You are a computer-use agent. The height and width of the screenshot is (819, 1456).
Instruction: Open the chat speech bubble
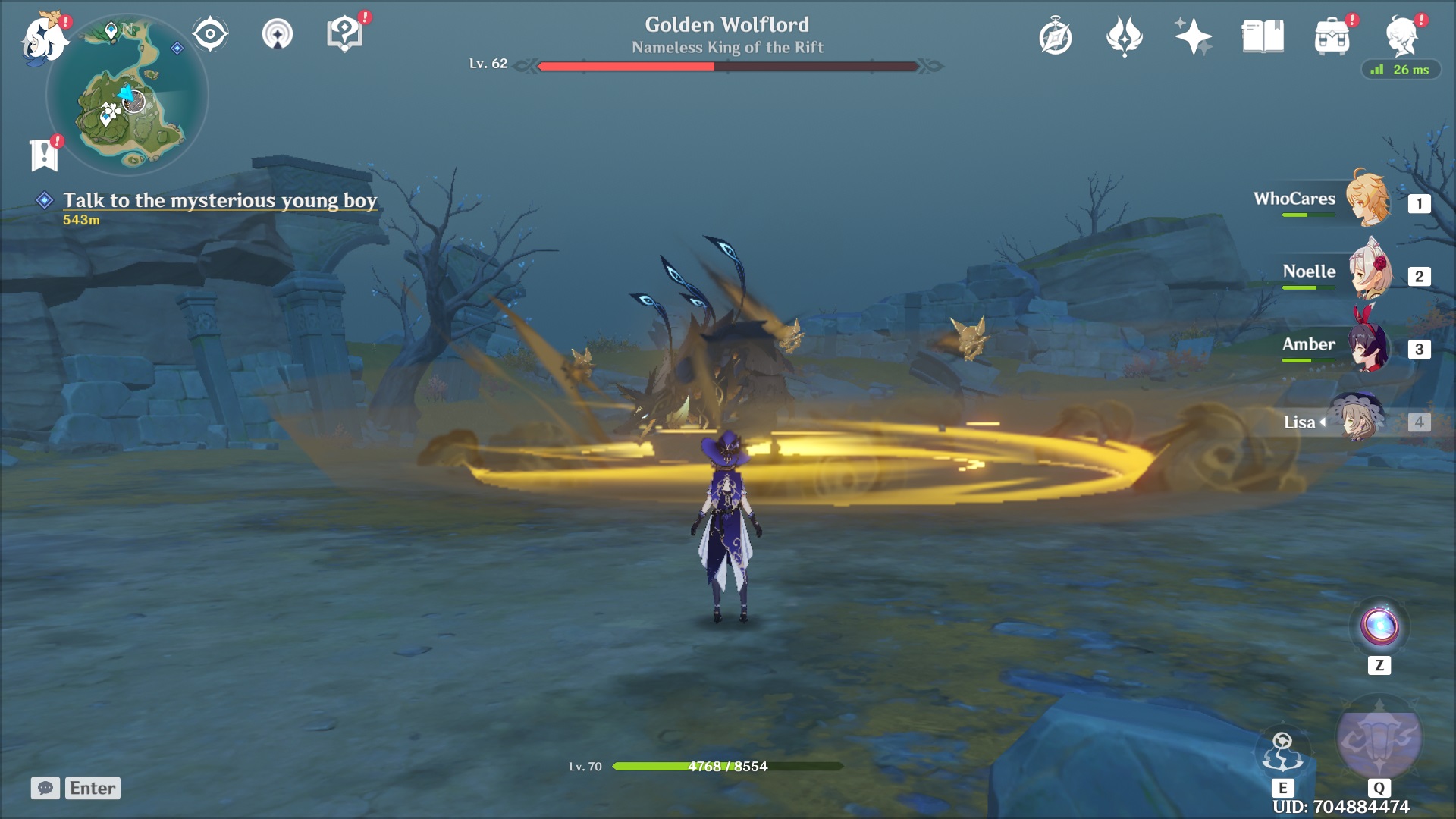click(45, 788)
